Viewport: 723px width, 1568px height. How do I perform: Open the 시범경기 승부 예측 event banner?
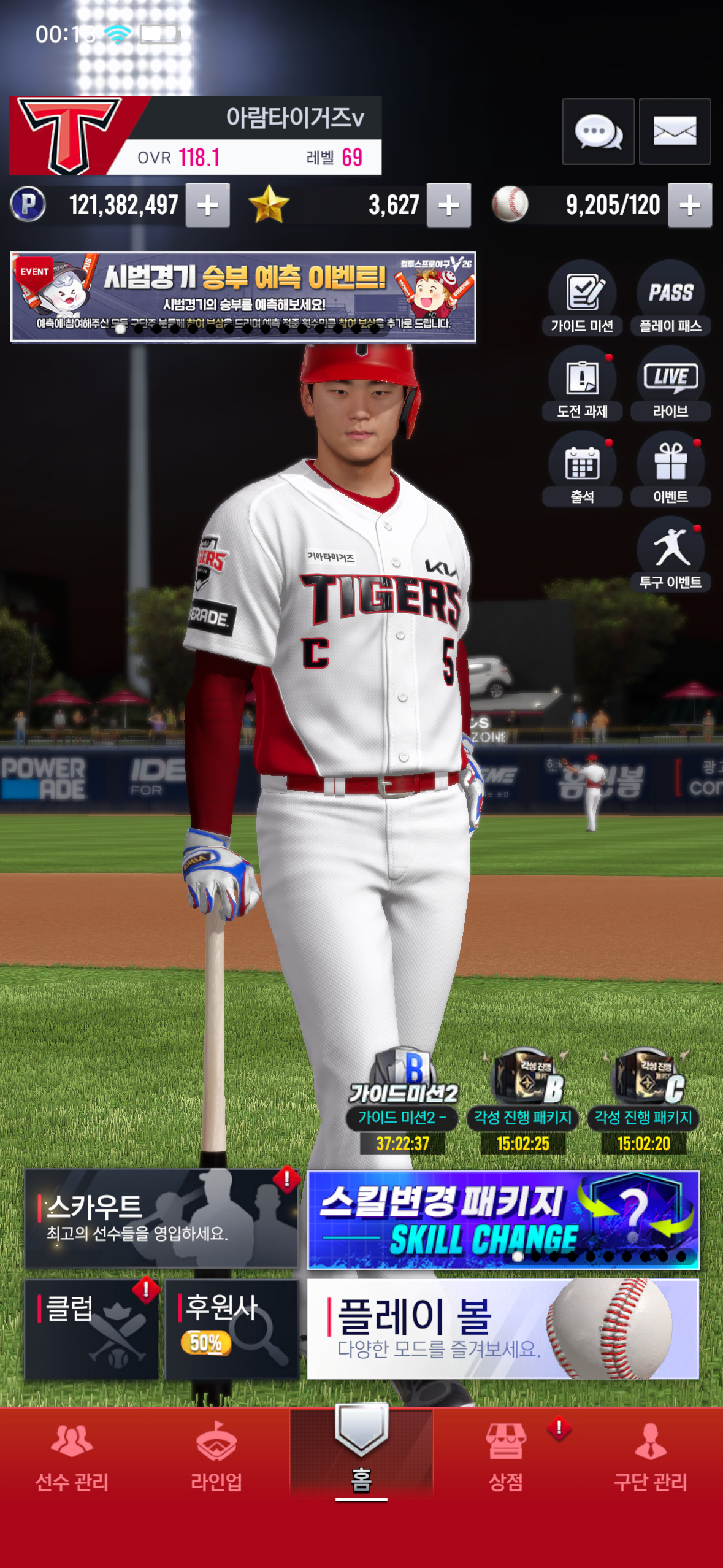[243, 296]
